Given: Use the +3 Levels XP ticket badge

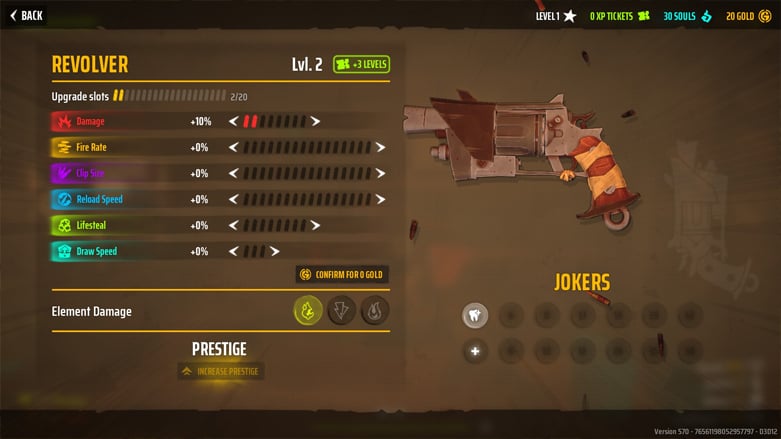Looking at the screenshot, I should 361,64.
